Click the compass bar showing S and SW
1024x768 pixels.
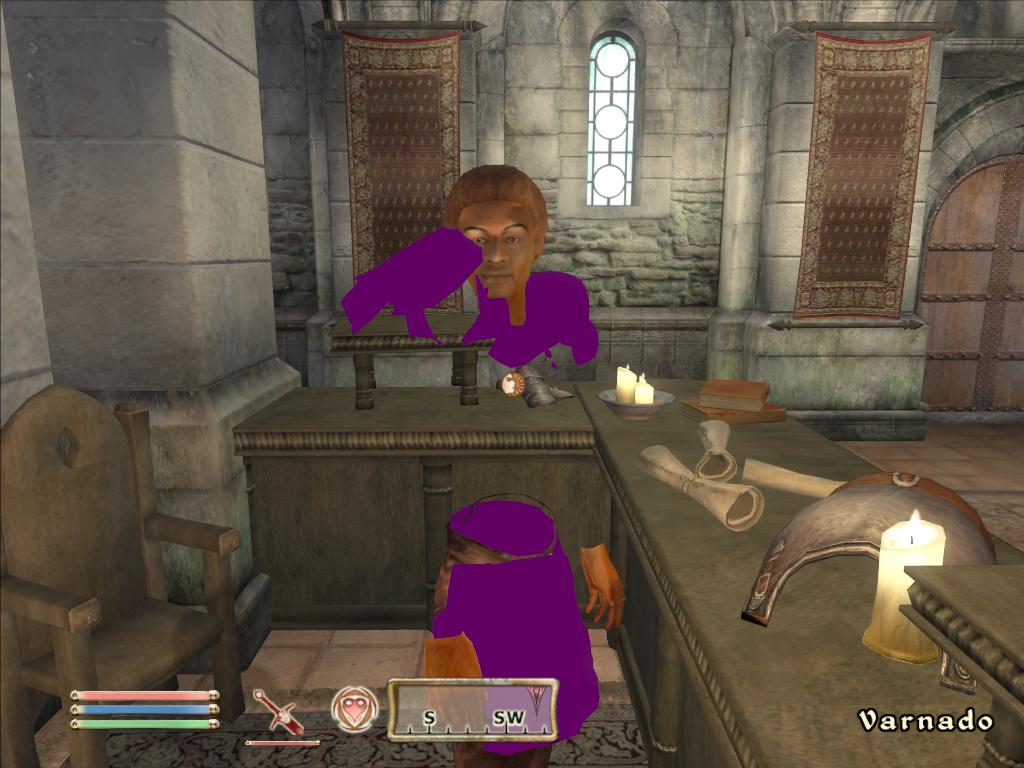(x=472, y=709)
